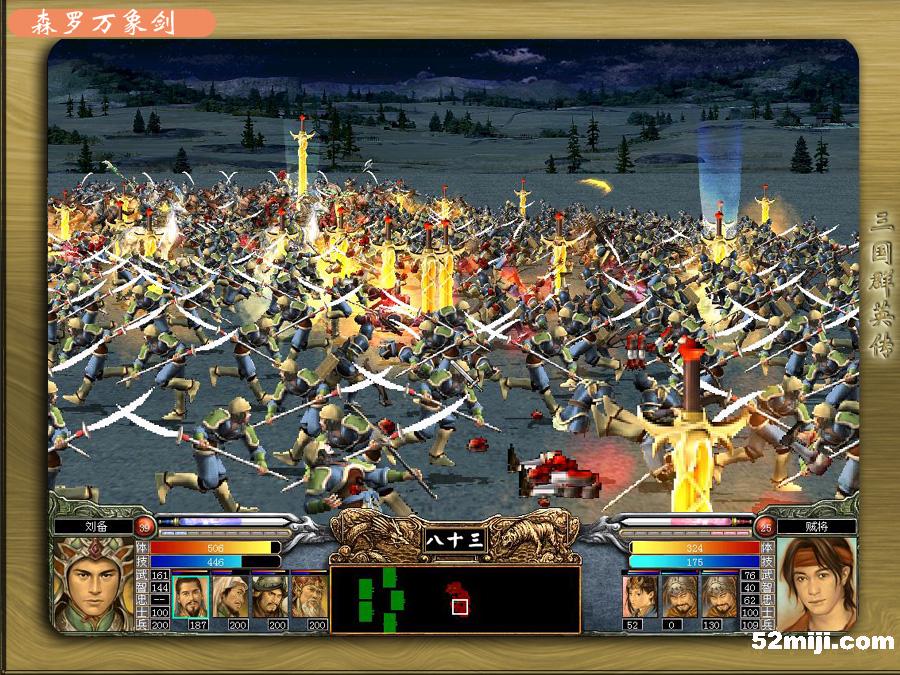Screen dimensions: 900x675
Task: Pick the white-bearded officer in red helmet
Action: click(x=309, y=596)
